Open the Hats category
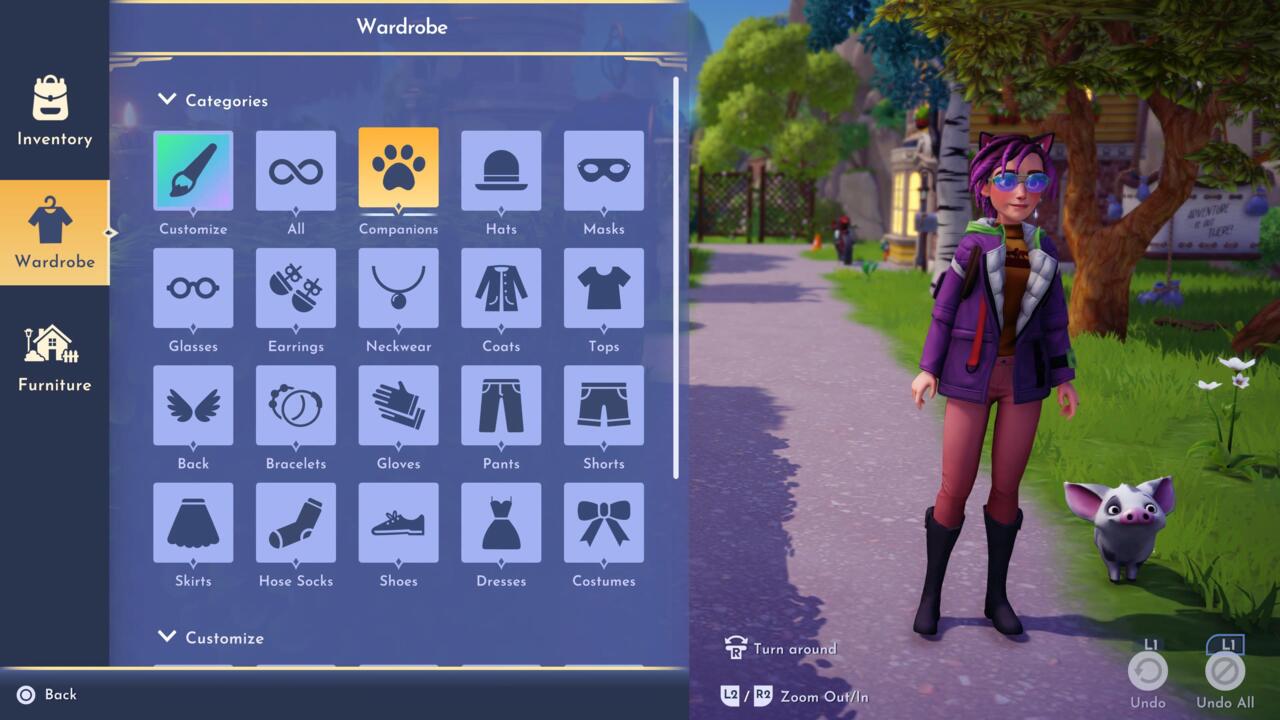The image size is (1280, 720). (x=501, y=171)
